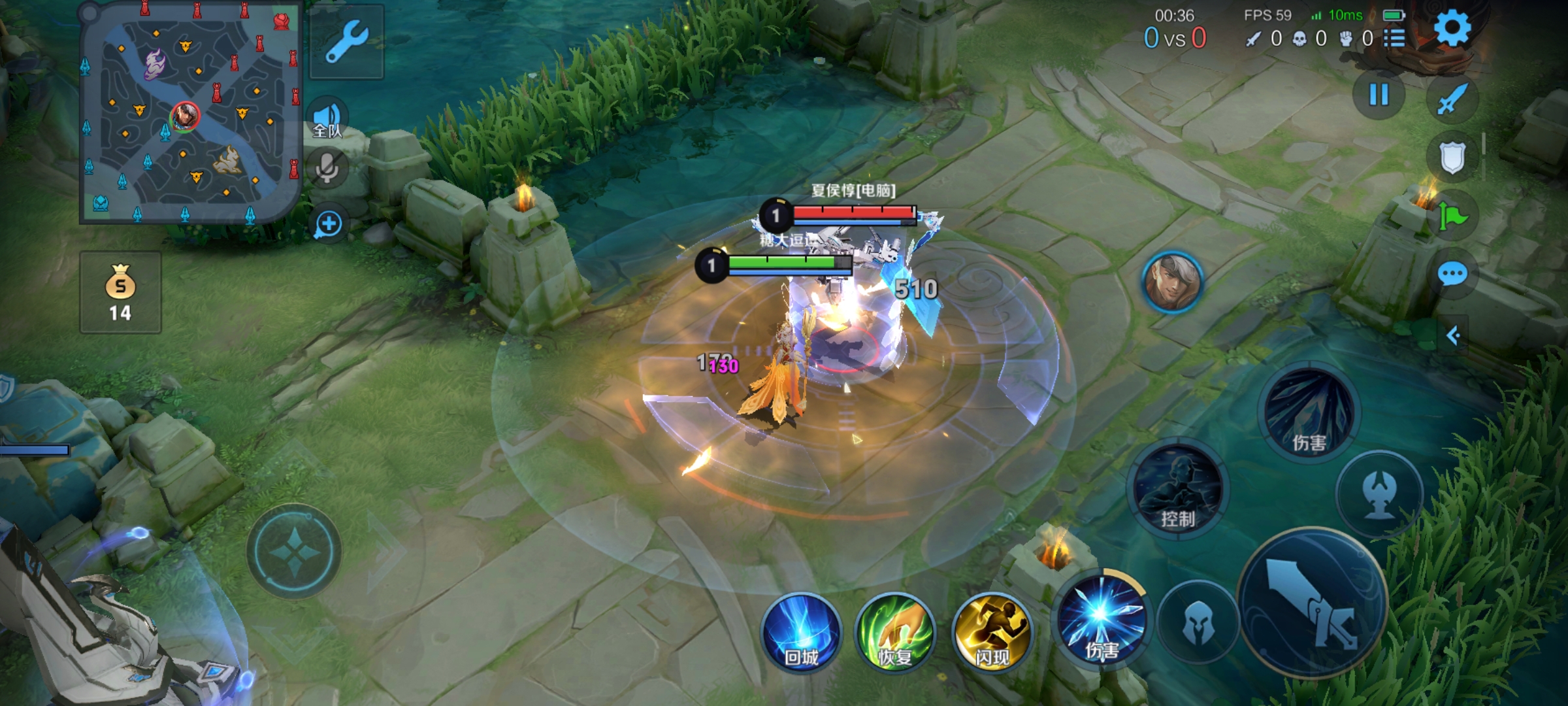Open the scoreboard list icon
1568x706 pixels.
pyautogui.click(x=1394, y=39)
